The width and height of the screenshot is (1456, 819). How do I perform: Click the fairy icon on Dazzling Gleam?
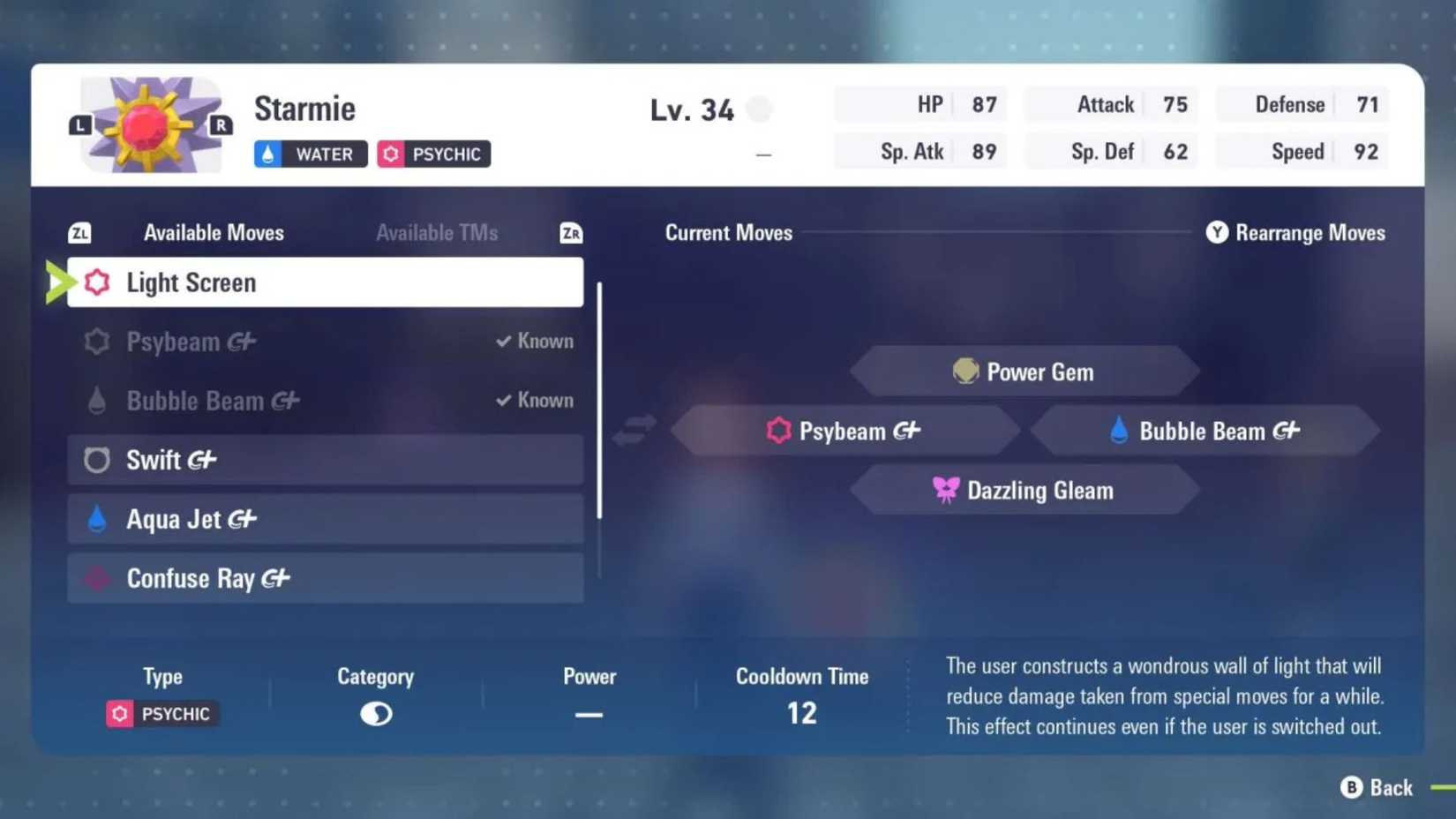click(948, 490)
